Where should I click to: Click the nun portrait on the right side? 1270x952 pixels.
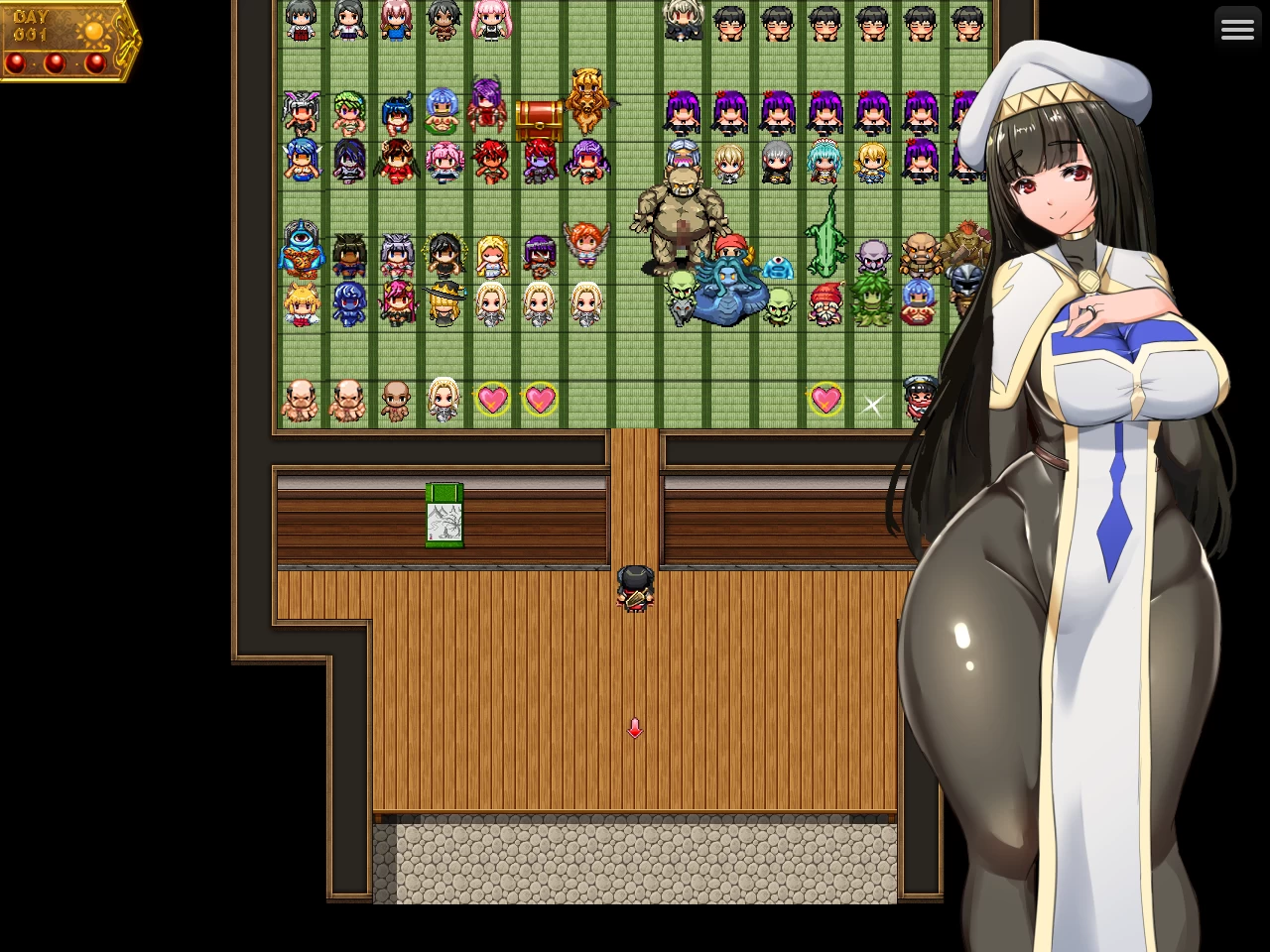tap(1072, 397)
